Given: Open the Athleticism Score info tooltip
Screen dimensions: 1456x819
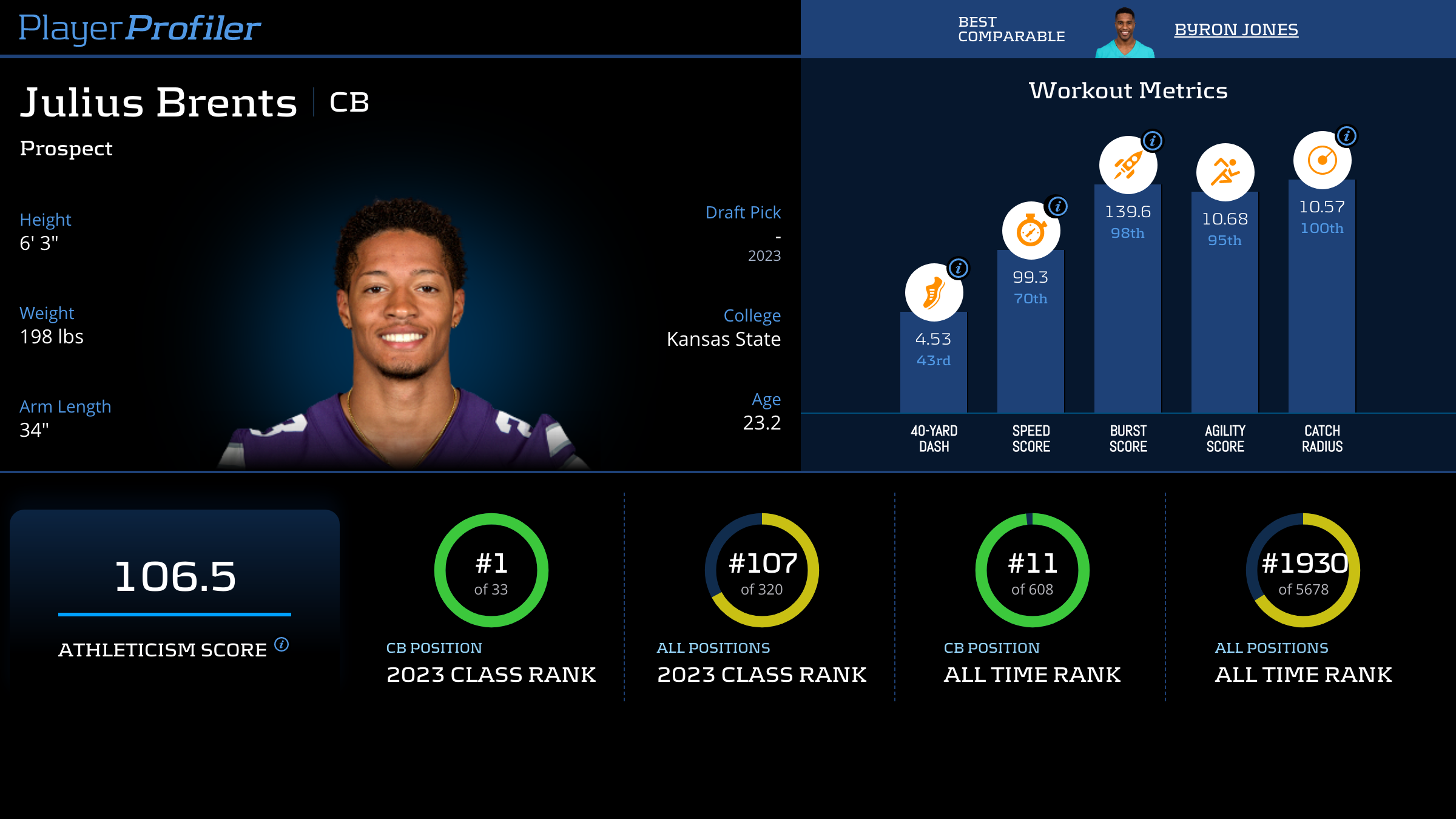Looking at the screenshot, I should [x=281, y=644].
